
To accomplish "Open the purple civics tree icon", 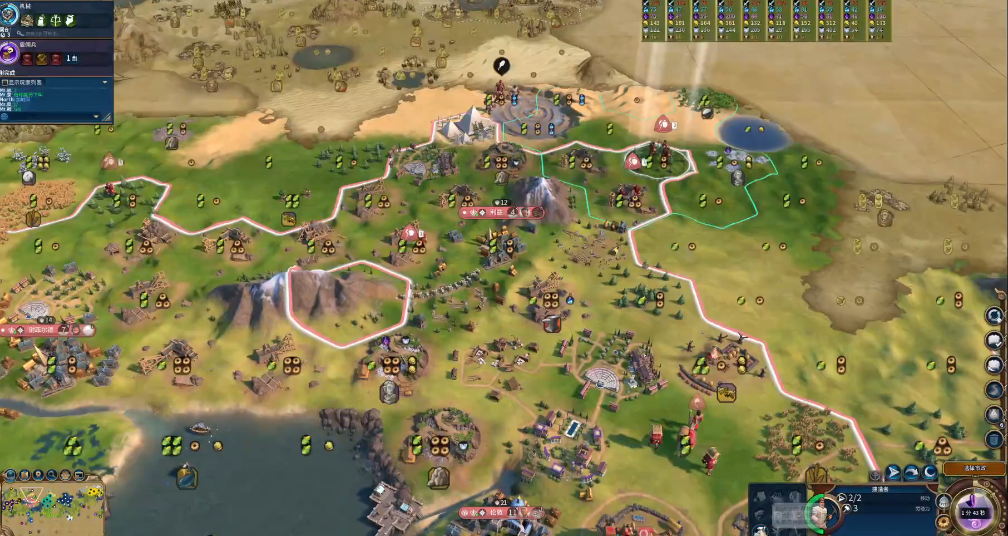I will coord(12,52).
